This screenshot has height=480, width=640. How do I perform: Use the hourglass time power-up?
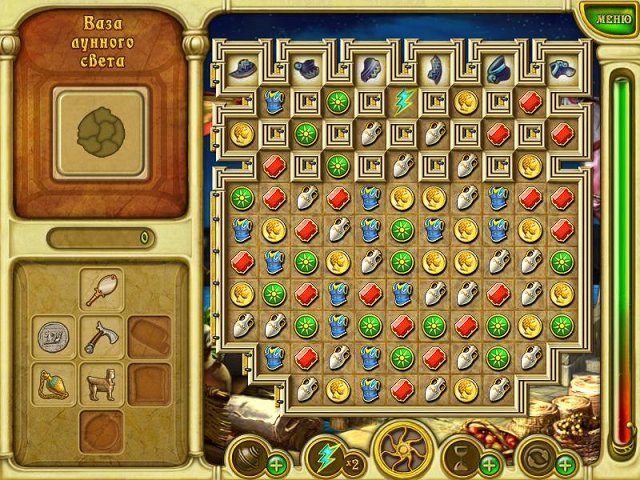coord(462,455)
